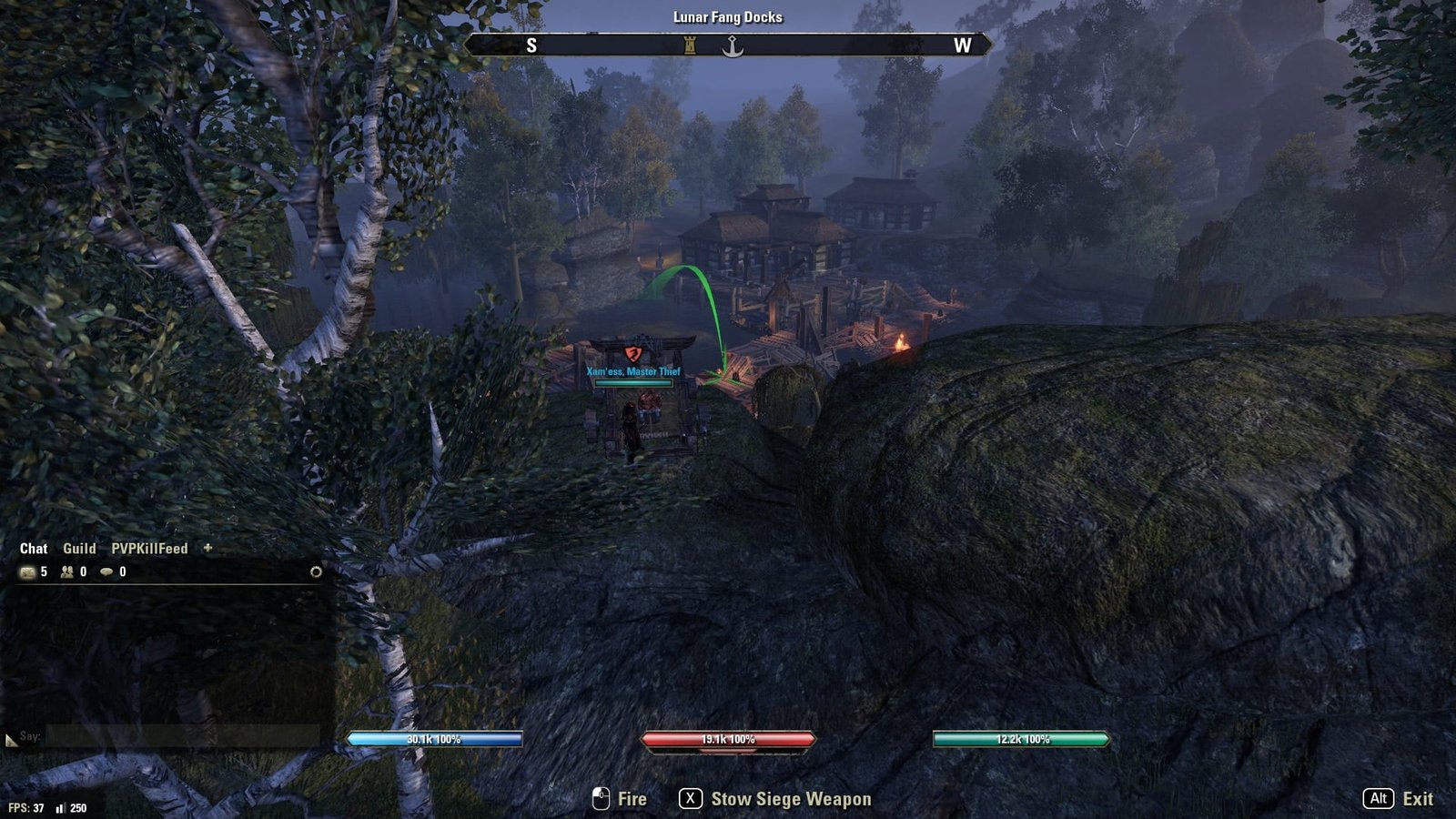Add a new chat tab with the plus
Viewport: 1456px width, 819px height.
point(207,548)
